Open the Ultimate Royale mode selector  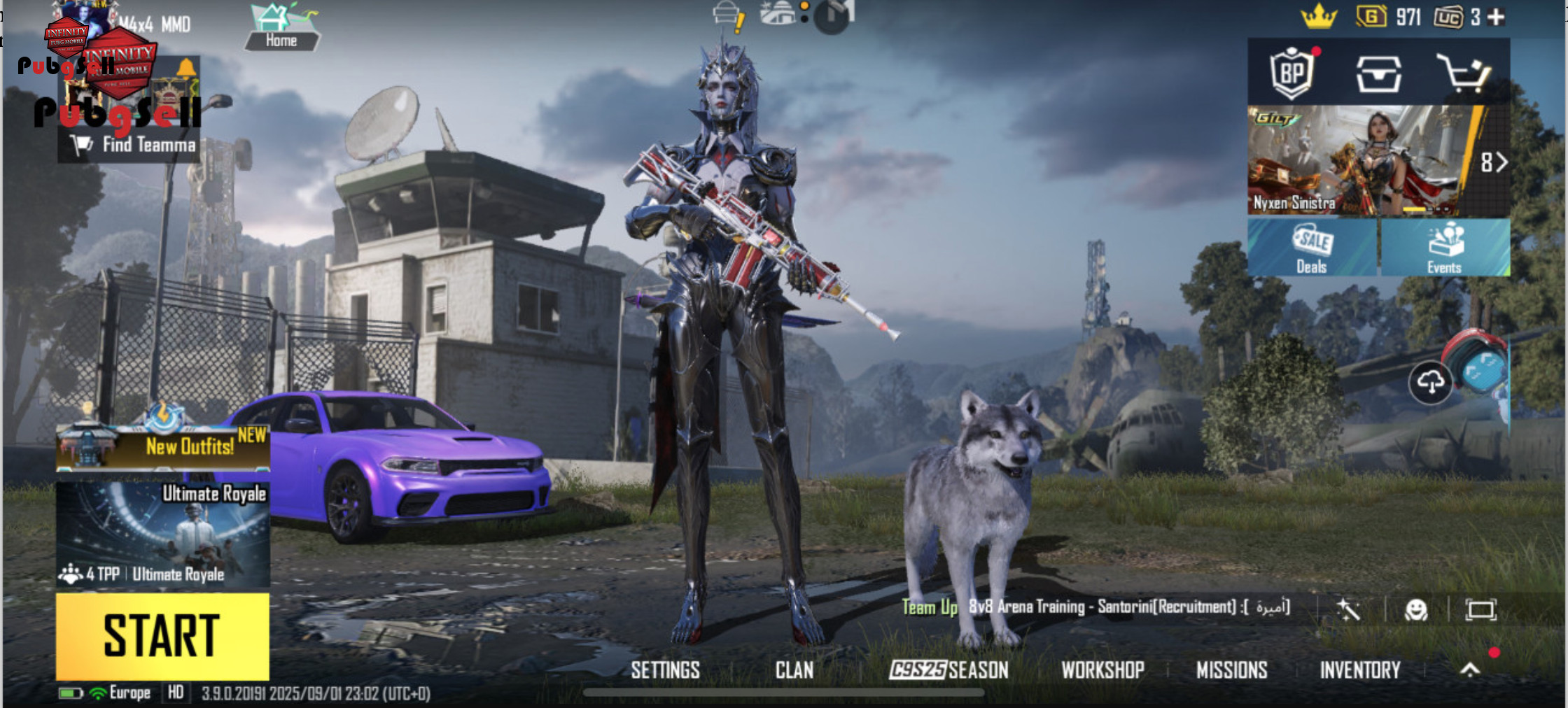[x=162, y=534]
